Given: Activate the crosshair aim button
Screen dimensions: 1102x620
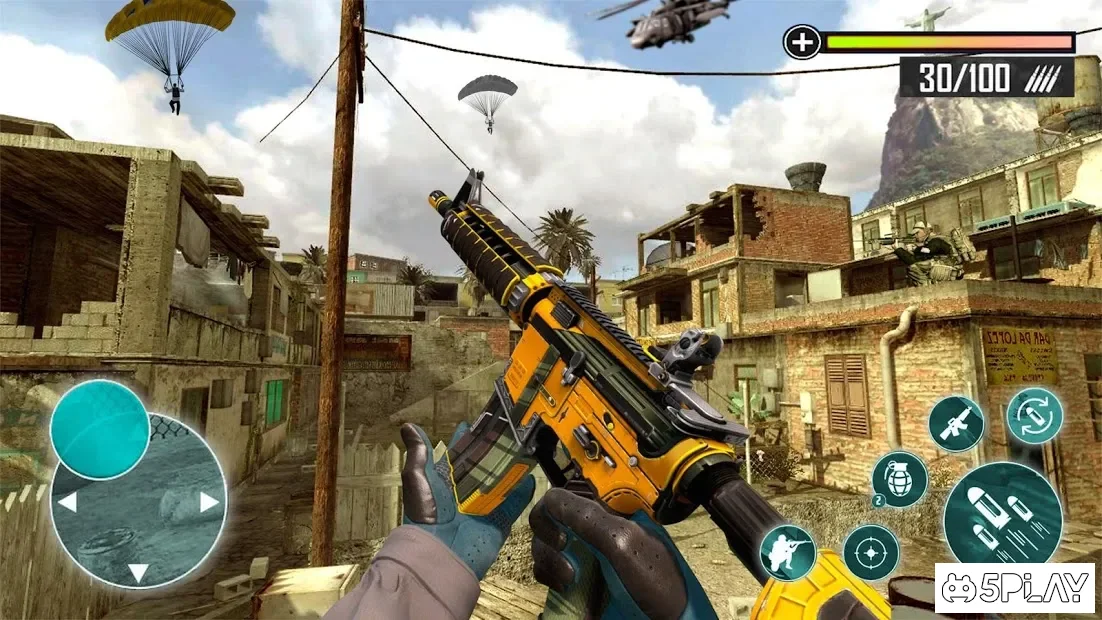Looking at the screenshot, I should [x=870, y=552].
